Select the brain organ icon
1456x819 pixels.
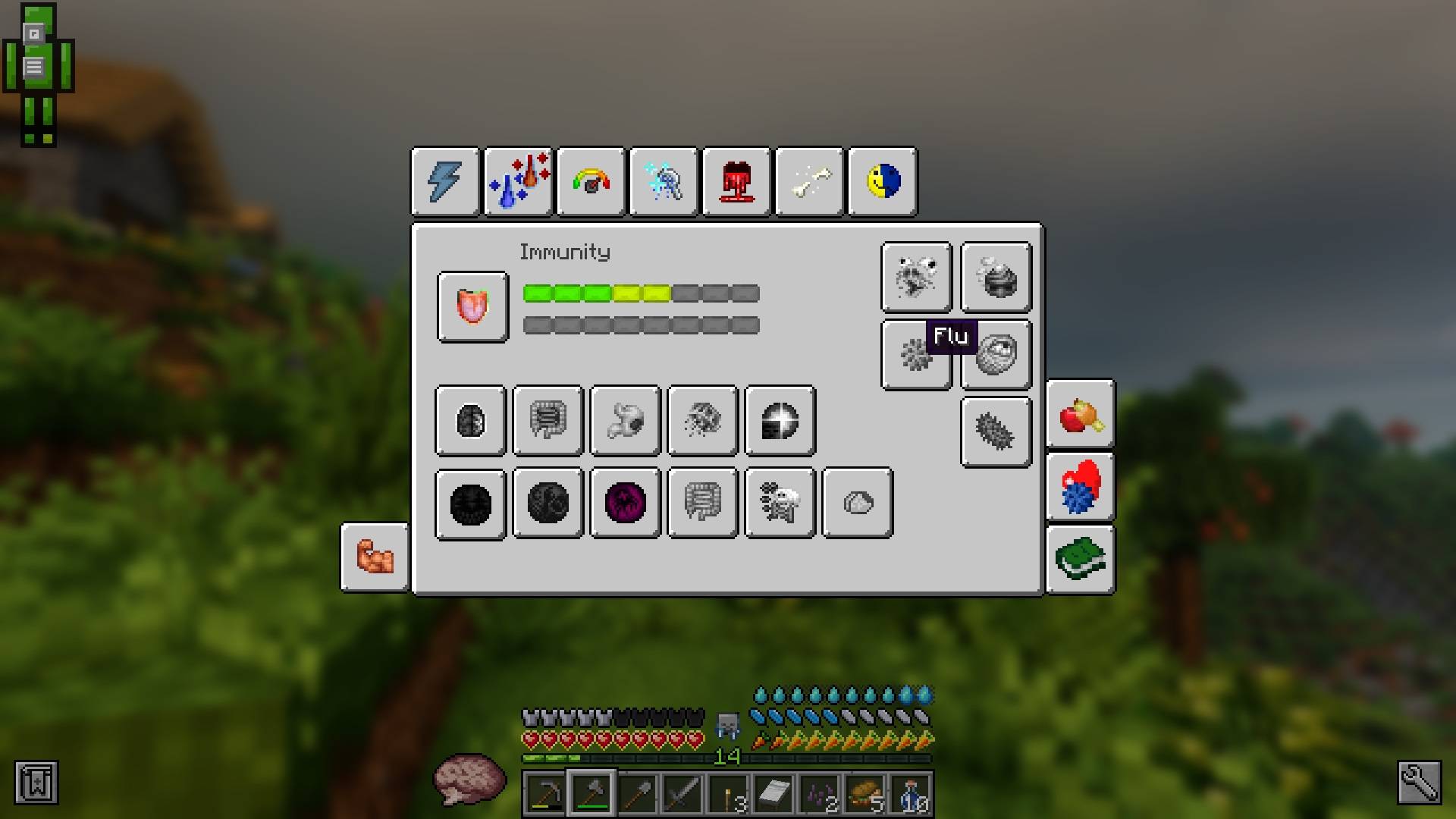tap(469, 422)
